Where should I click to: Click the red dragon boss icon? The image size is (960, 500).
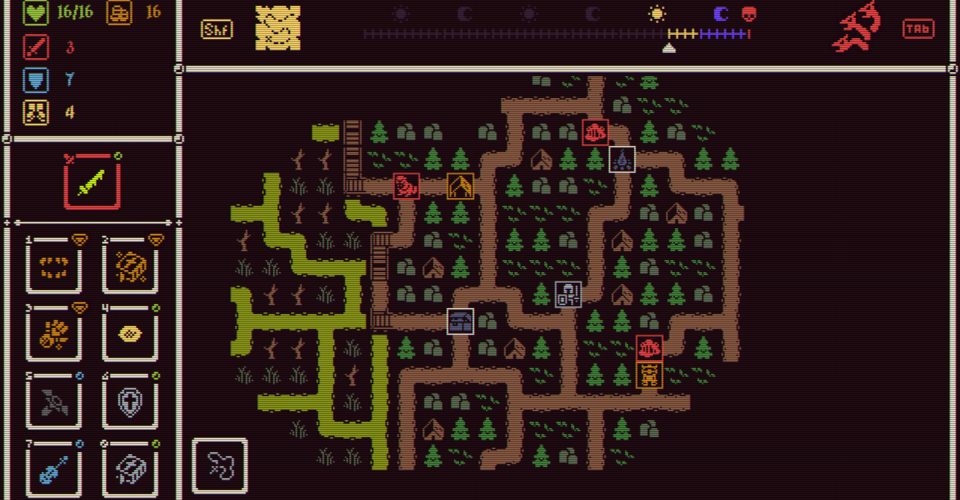click(x=857, y=28)
